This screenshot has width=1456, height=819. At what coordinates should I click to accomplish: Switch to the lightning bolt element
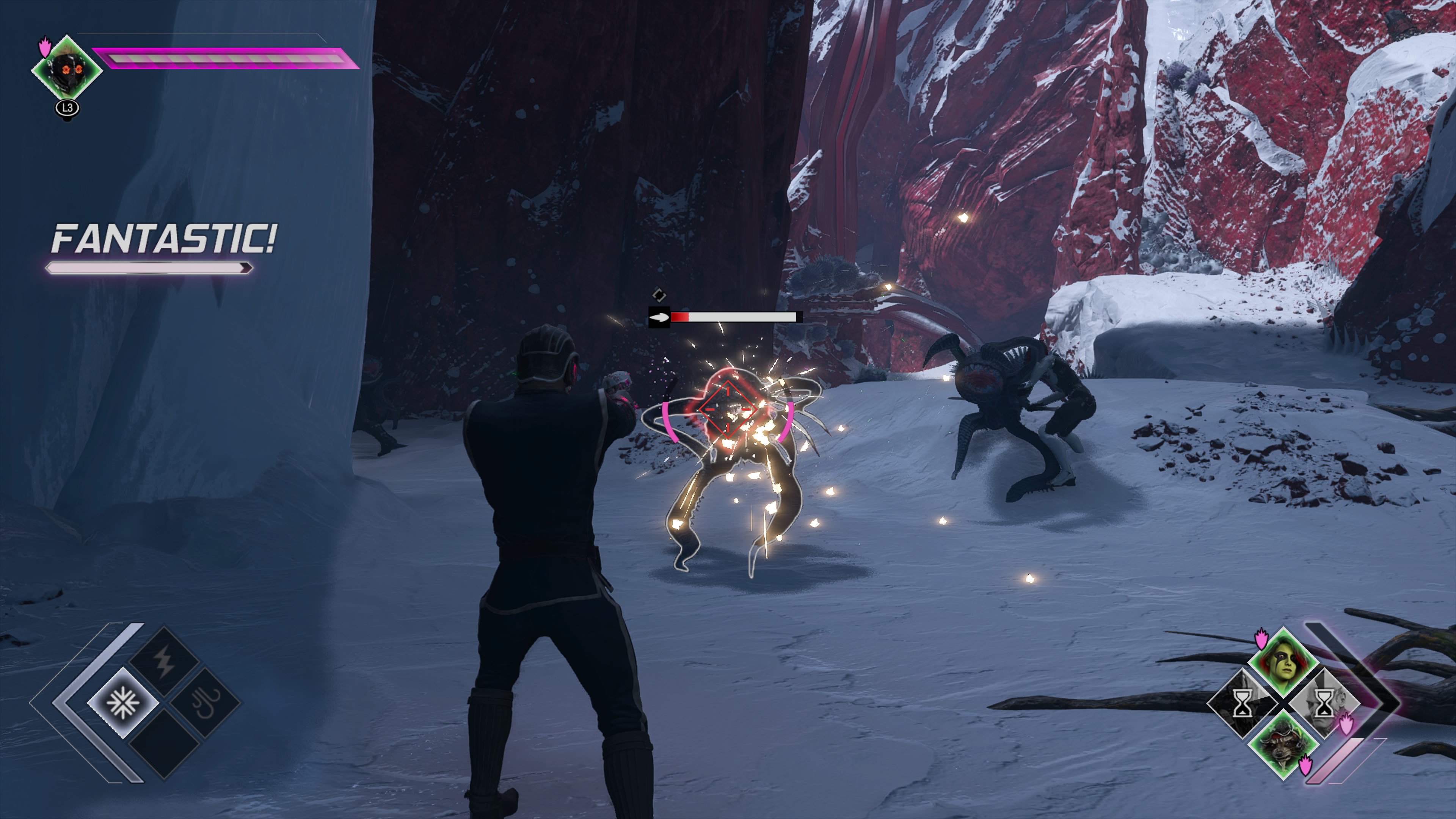click(165, 662)
